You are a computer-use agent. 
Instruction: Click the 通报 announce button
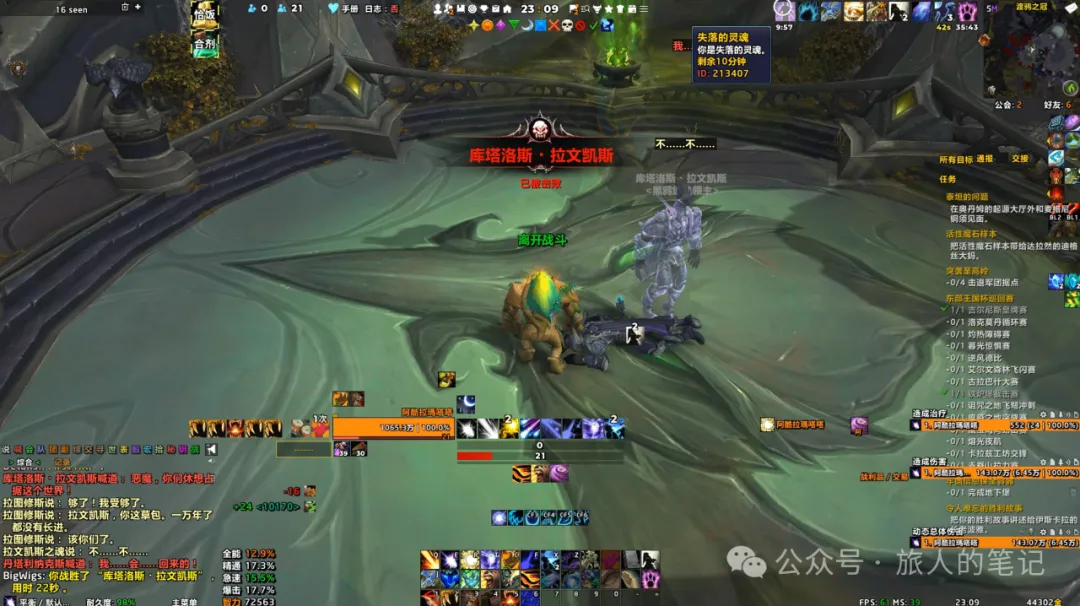(x=985, y=159)
